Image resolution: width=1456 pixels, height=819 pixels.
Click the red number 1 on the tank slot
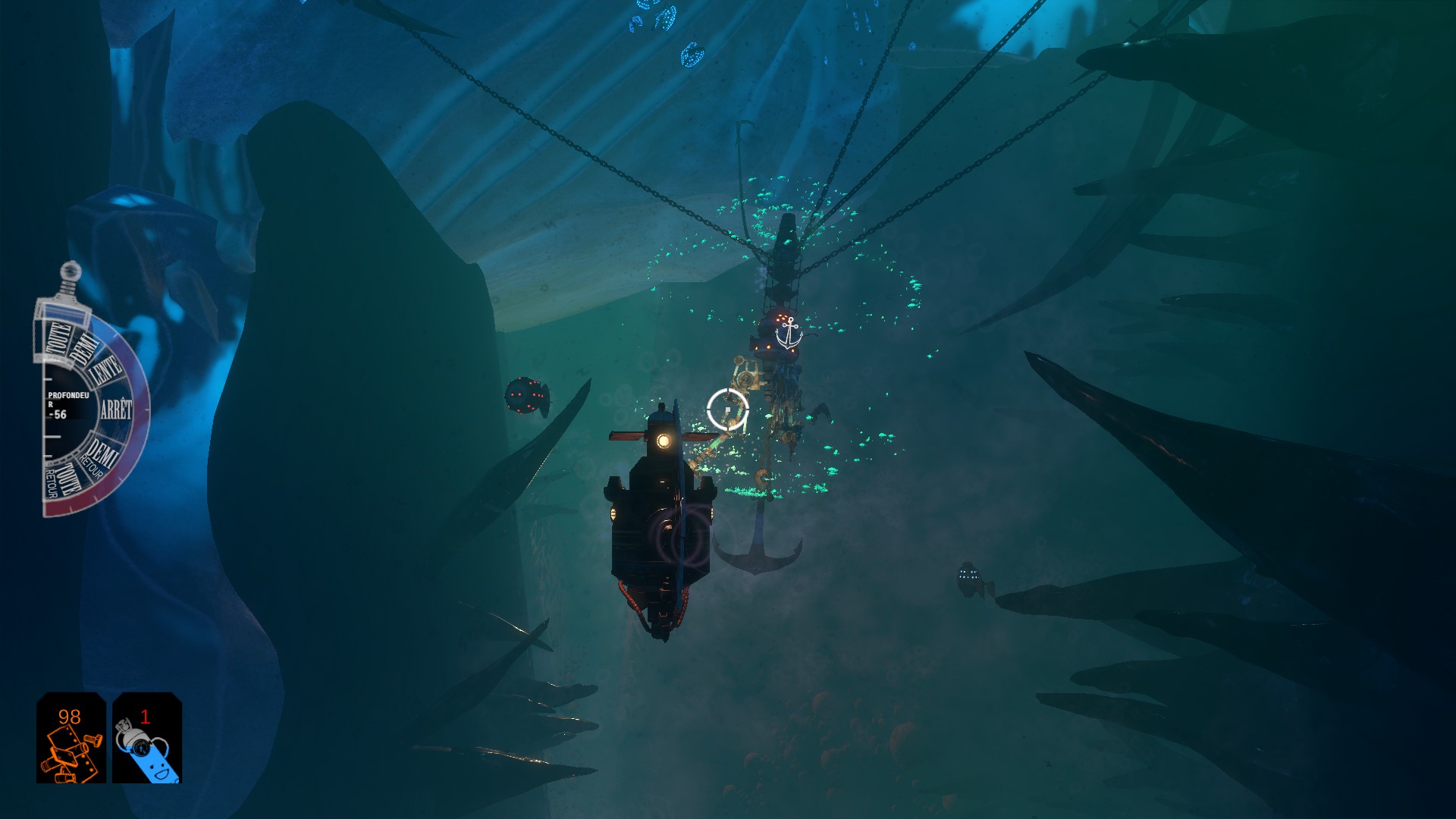pos(146,716)
